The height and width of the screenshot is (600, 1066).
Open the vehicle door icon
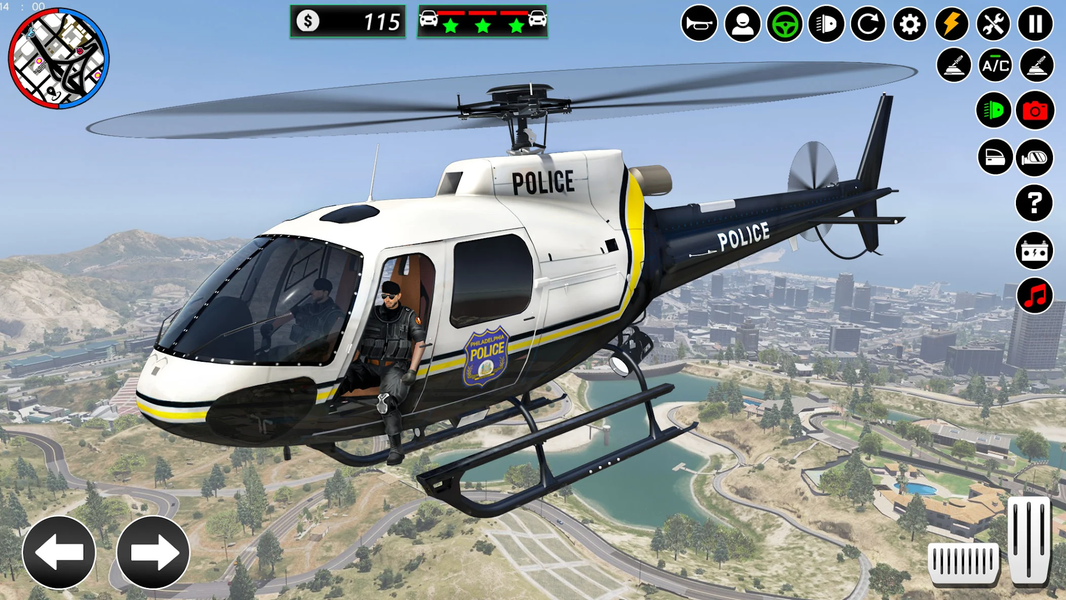point(995,157)
